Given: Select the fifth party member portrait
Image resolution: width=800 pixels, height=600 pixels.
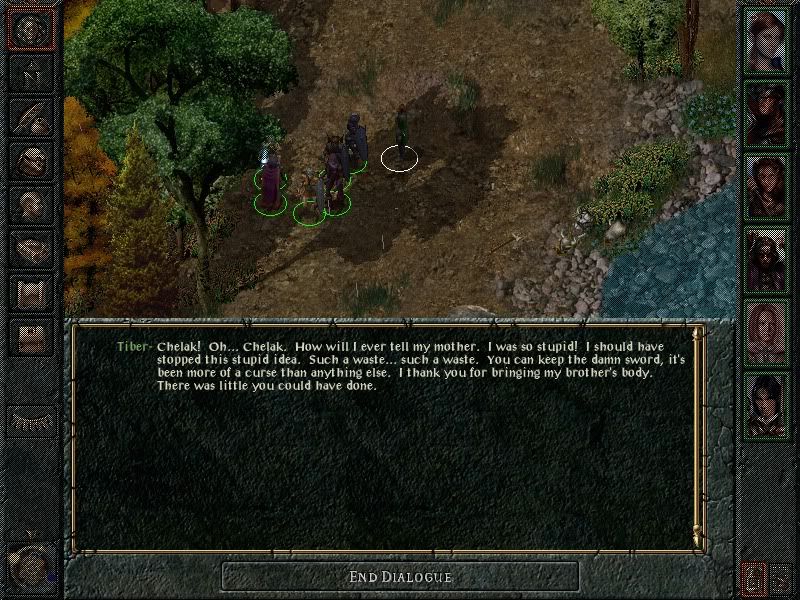Looking at the screenshot, I should [x=768, y=332].
